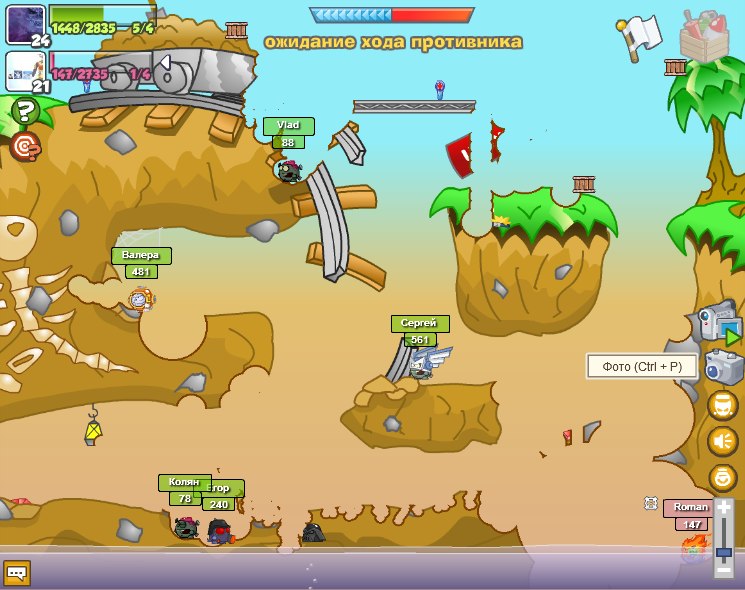Select the pink team avatar
Screen dimensions: 745x590
tap(25, 71)
